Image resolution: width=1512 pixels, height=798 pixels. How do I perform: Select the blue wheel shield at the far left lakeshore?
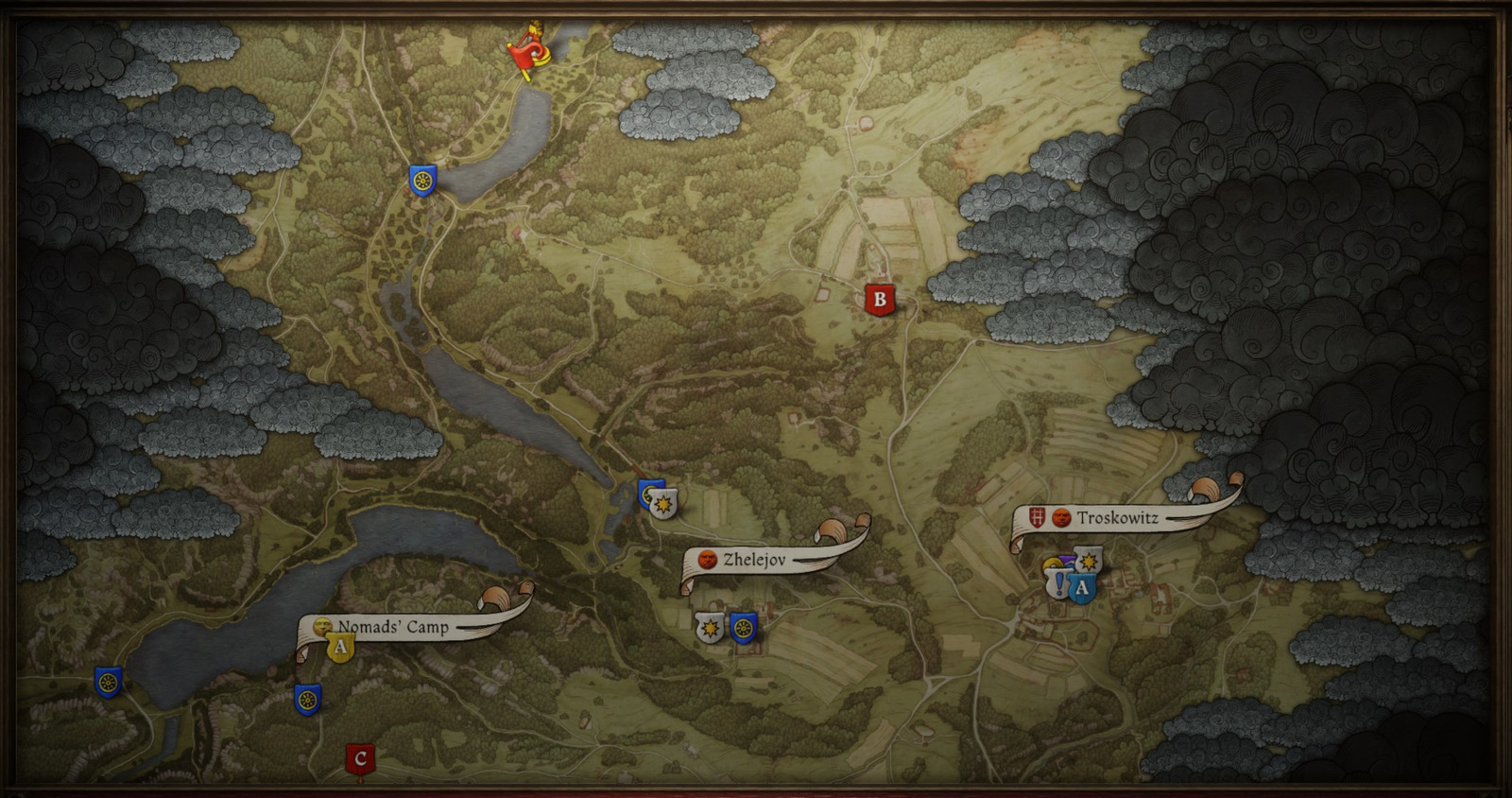107,683
